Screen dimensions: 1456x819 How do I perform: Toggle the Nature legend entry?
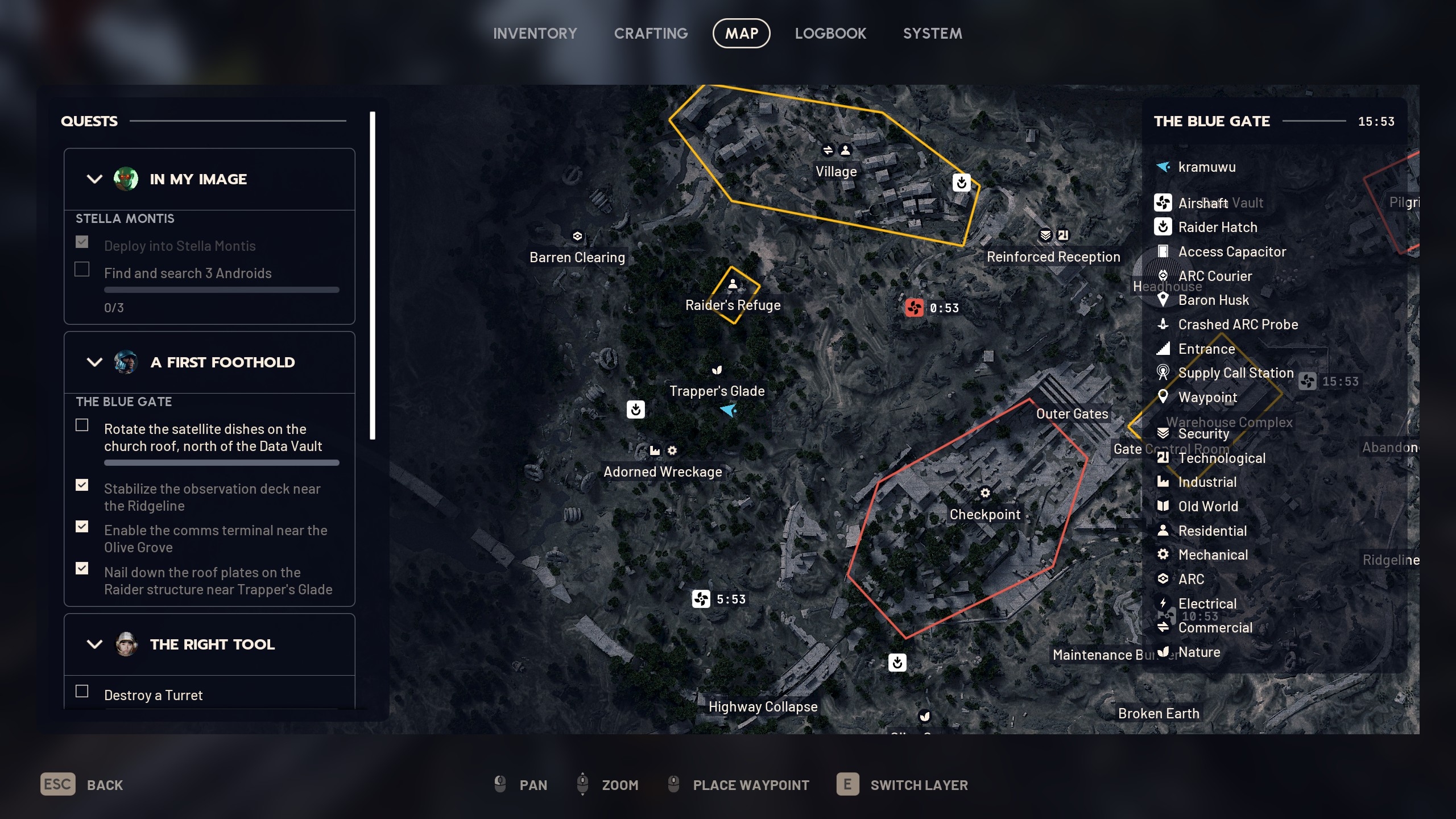[x=1199, y=652]
